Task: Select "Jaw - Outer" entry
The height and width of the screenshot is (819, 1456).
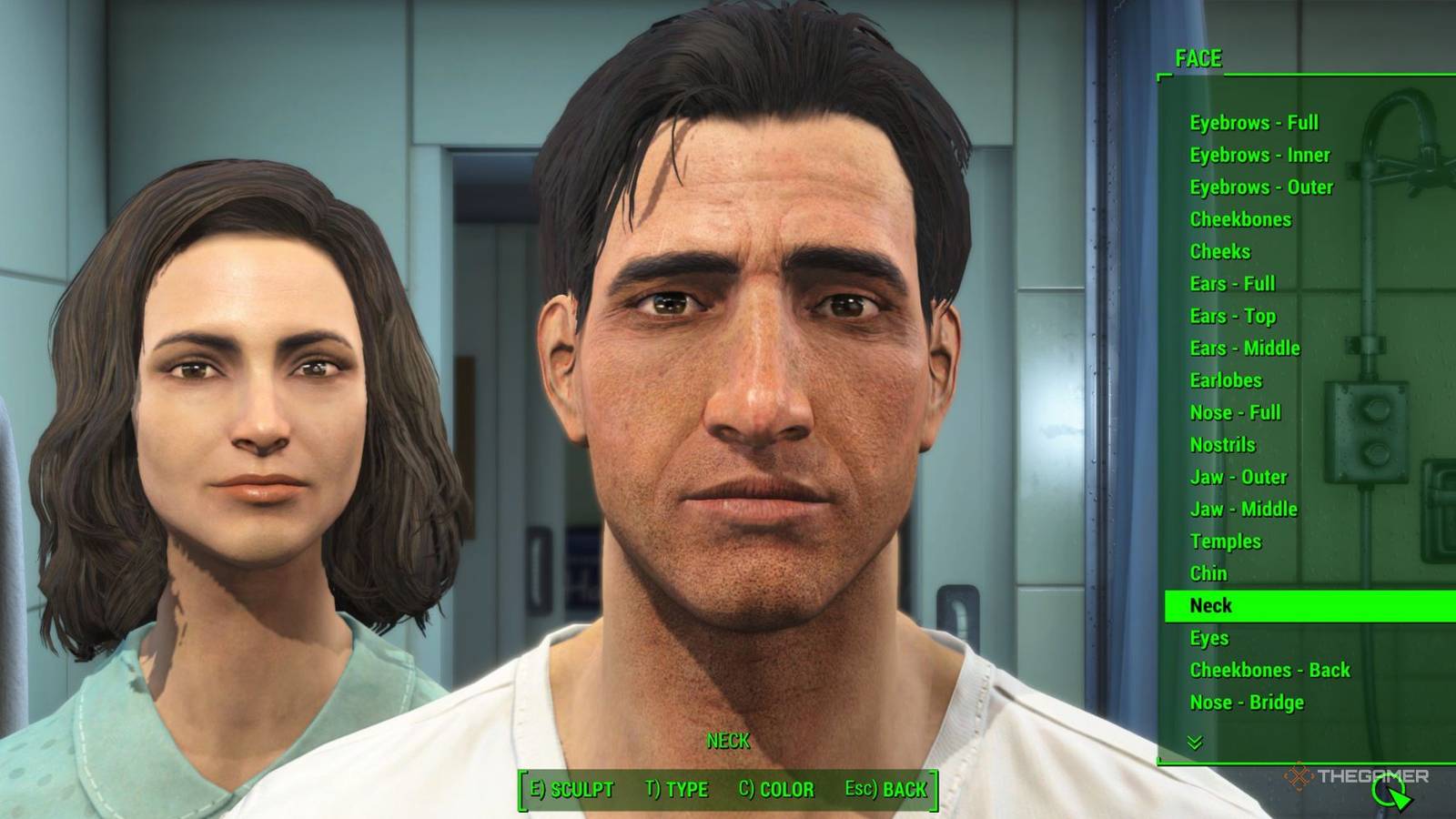Action: tap(1239, 477)
